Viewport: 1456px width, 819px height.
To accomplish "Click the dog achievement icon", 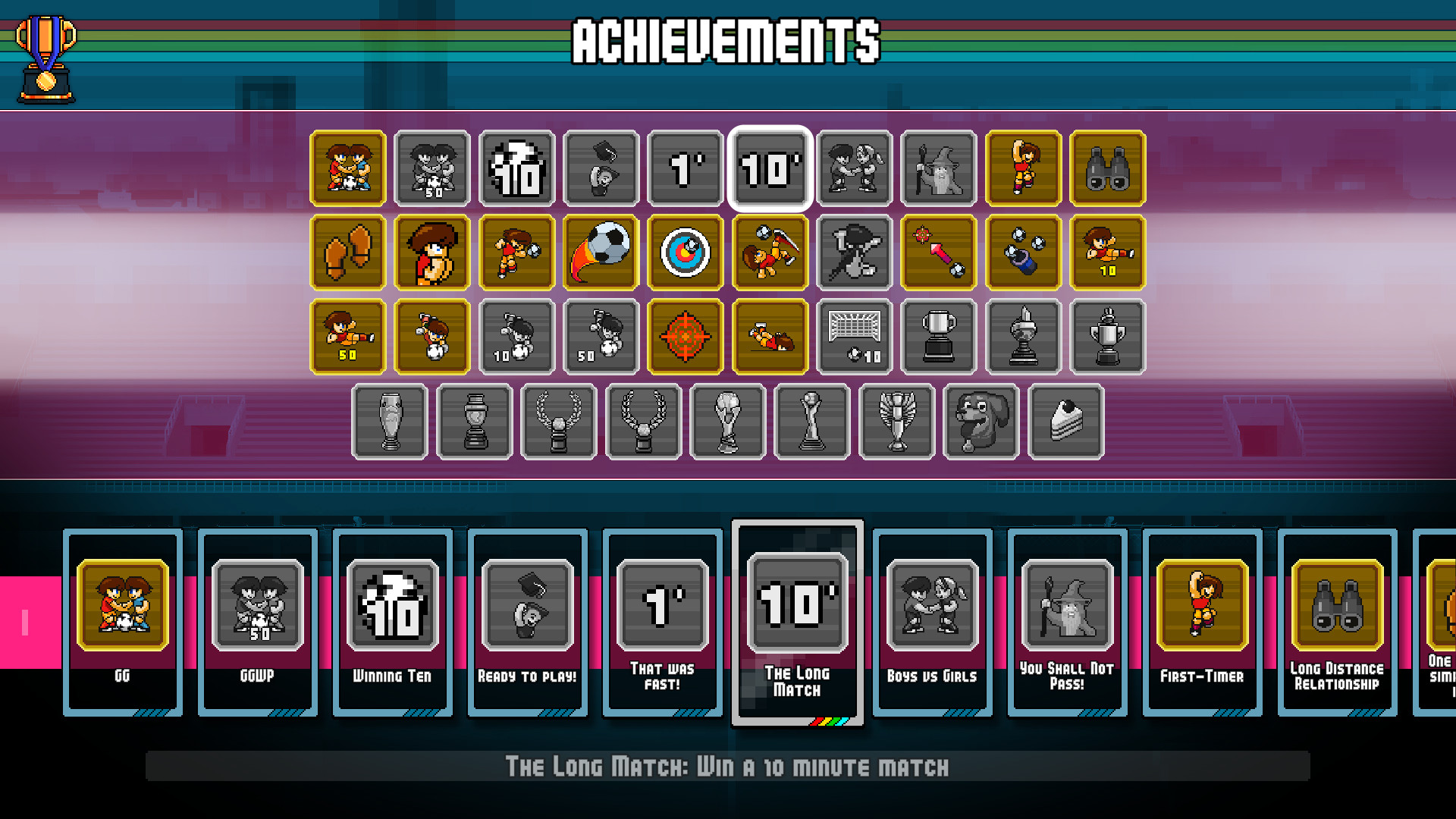I will (x=981, y=422).
